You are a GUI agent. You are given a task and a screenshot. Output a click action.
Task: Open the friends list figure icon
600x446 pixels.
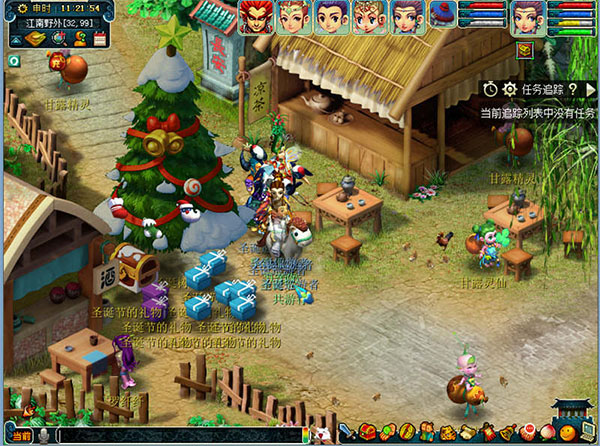pos(77,38)
